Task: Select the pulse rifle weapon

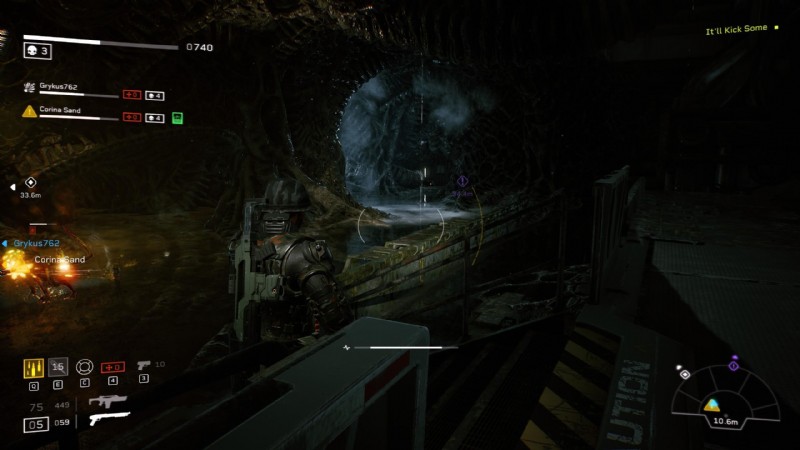Action: 107,401
